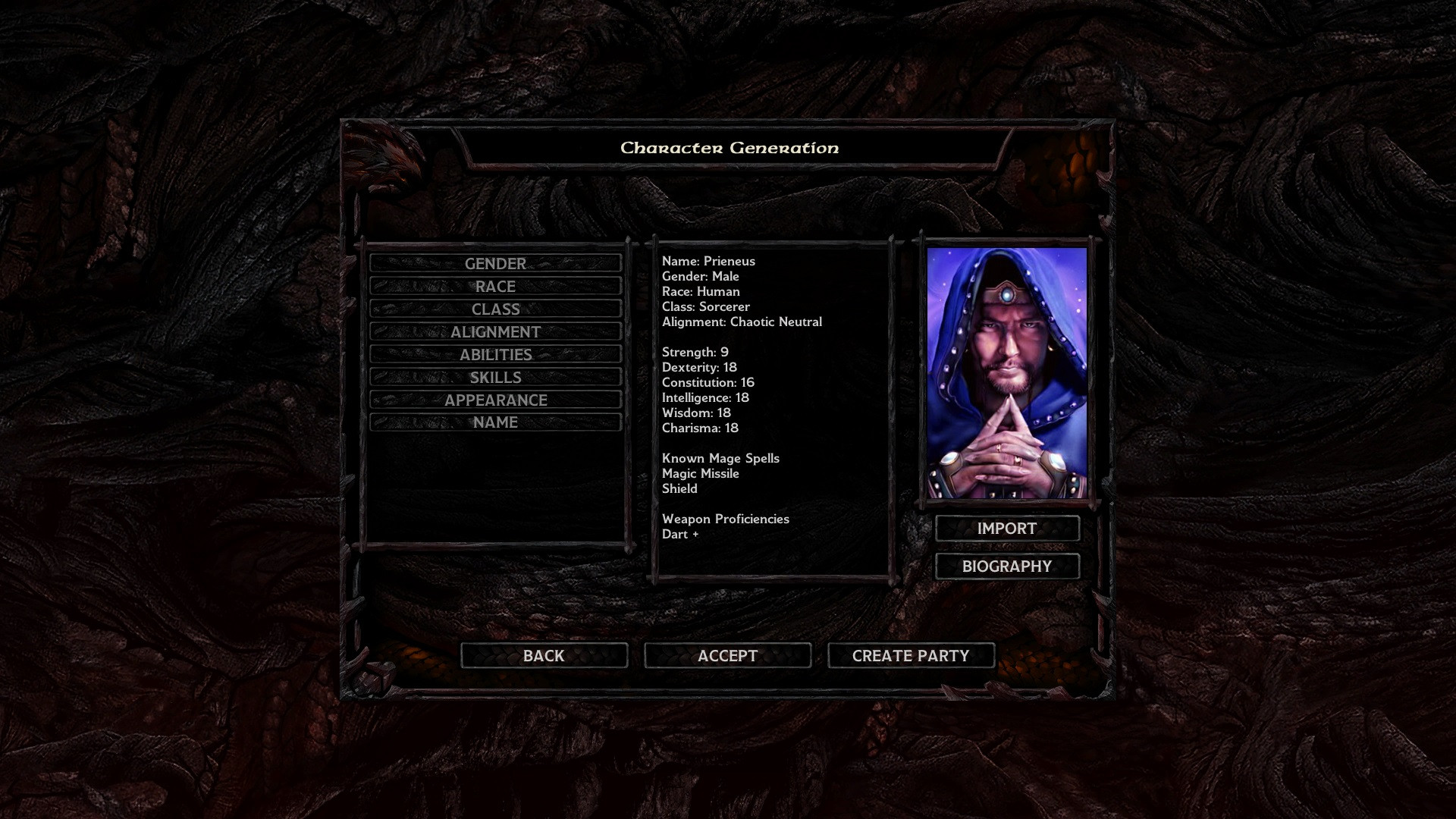The height and width of the screenshot is (819, 1456).
Task: Click the Create Party button
Action: 911,656
